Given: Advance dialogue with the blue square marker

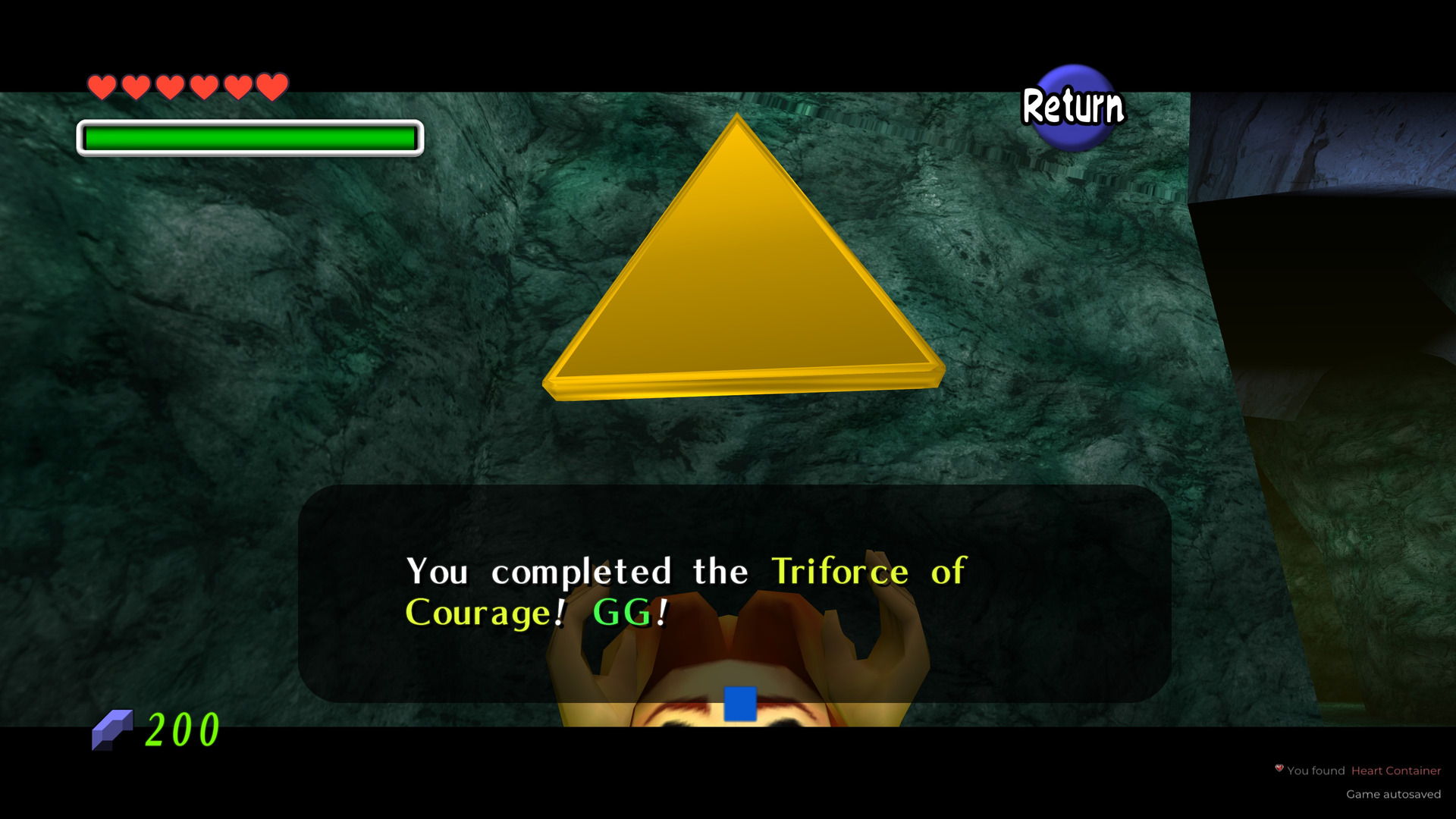Looking at the screenshot, I should [740, 704].
